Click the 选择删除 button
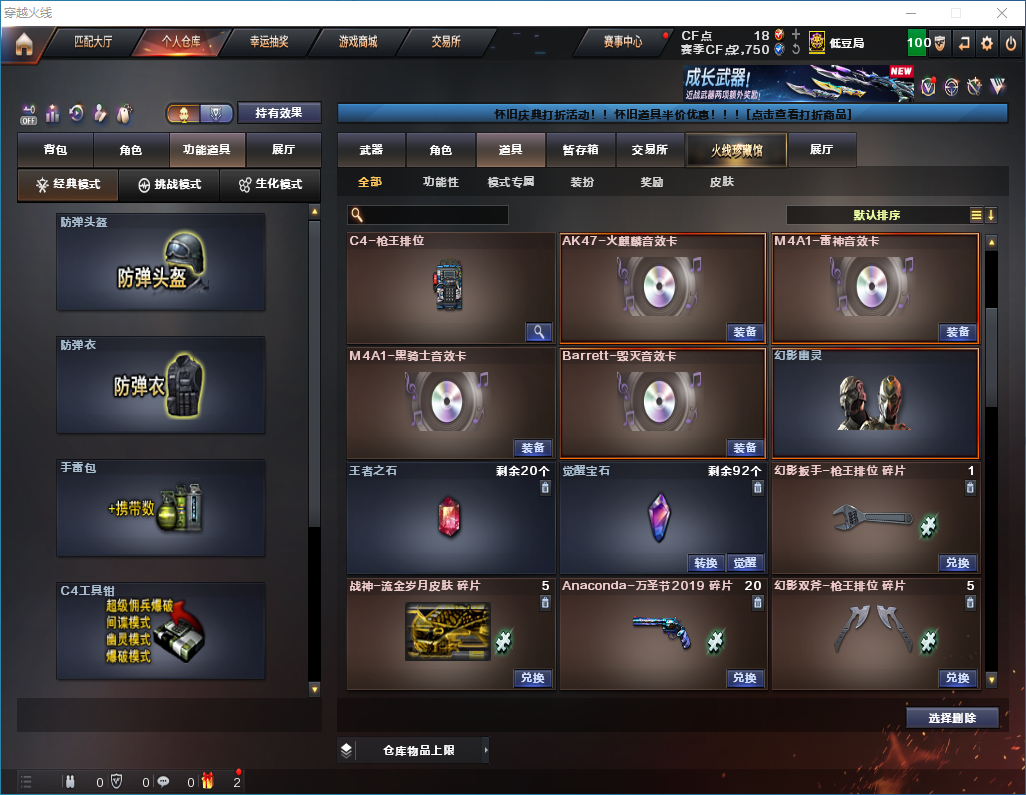Image resolution: width=1026 pixels, height=795 pixels. pos(951,718)
